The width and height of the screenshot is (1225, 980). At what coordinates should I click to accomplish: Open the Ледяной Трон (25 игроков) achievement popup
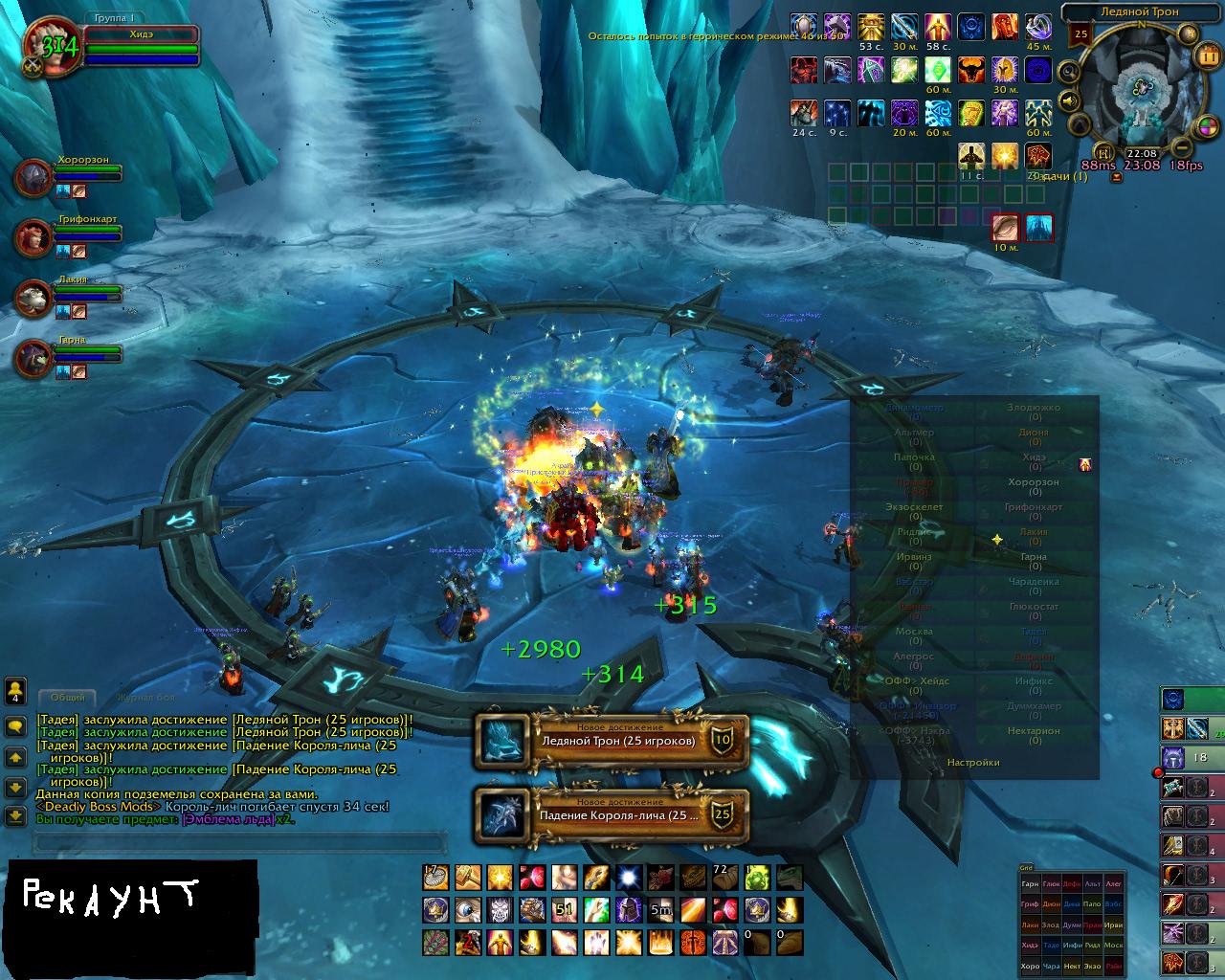(x=611, y=742)
